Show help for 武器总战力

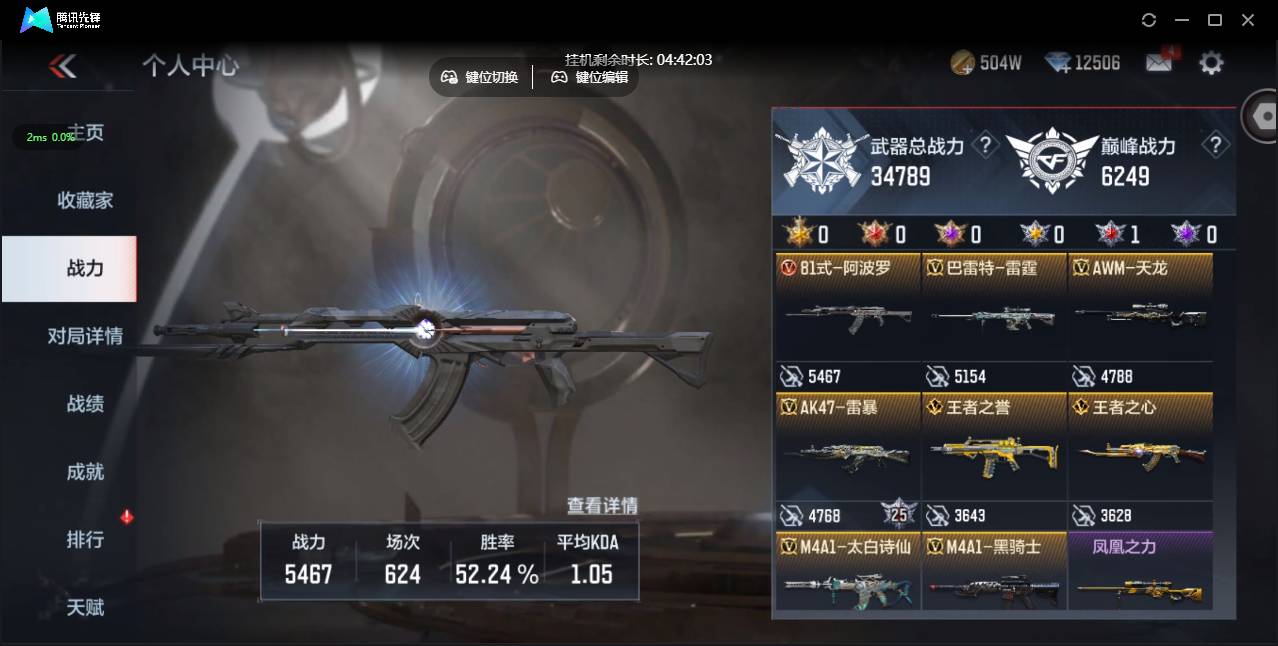(x=986, y=146)
